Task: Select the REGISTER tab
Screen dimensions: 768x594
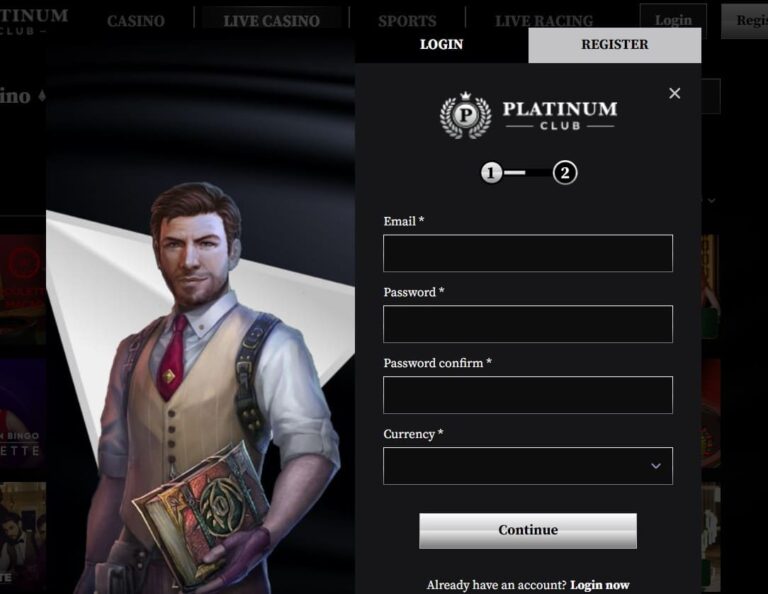Action: tap(614, 45)
